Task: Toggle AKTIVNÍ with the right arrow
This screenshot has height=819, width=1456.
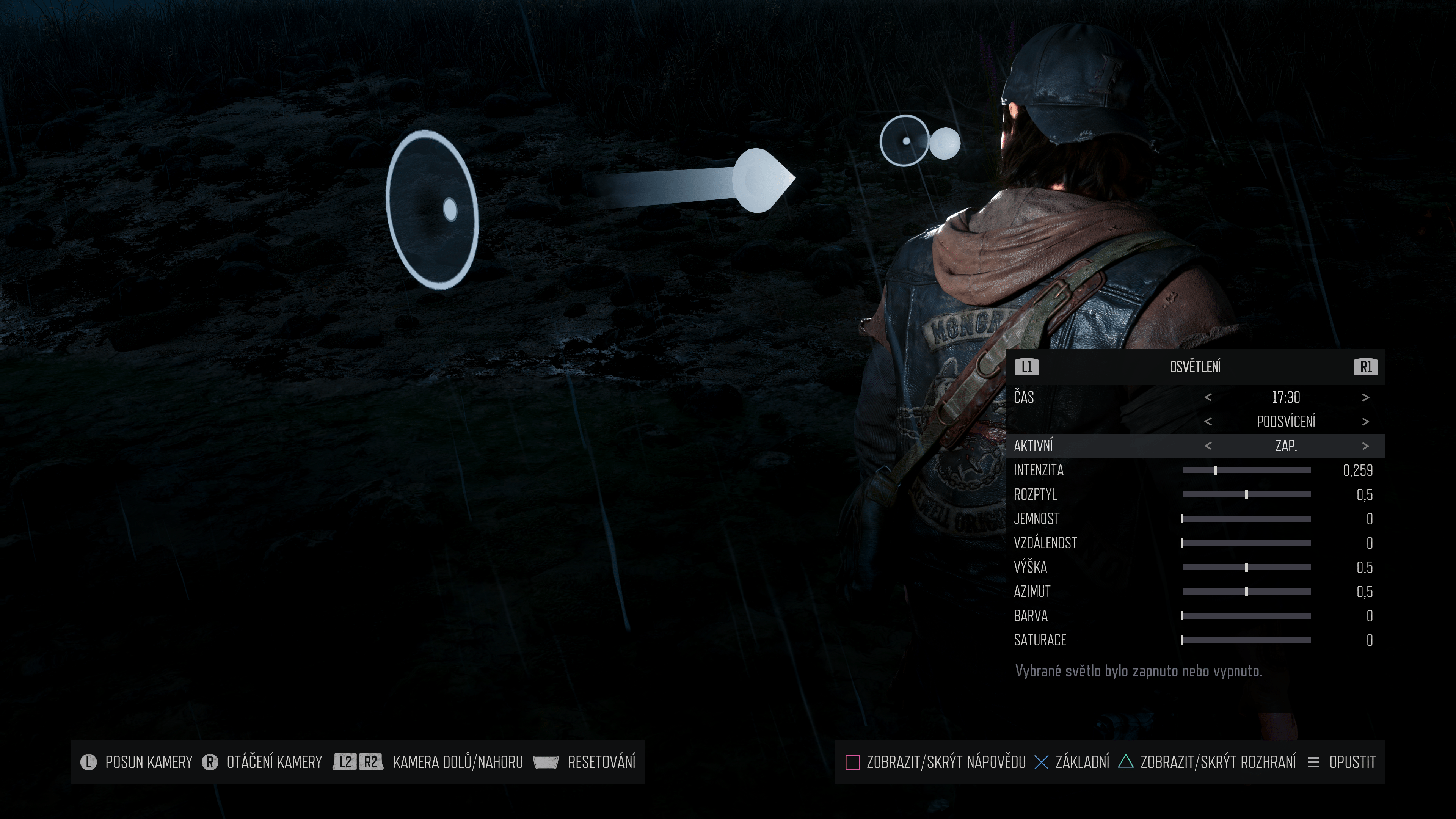Action: click(x=1365, y=446)
